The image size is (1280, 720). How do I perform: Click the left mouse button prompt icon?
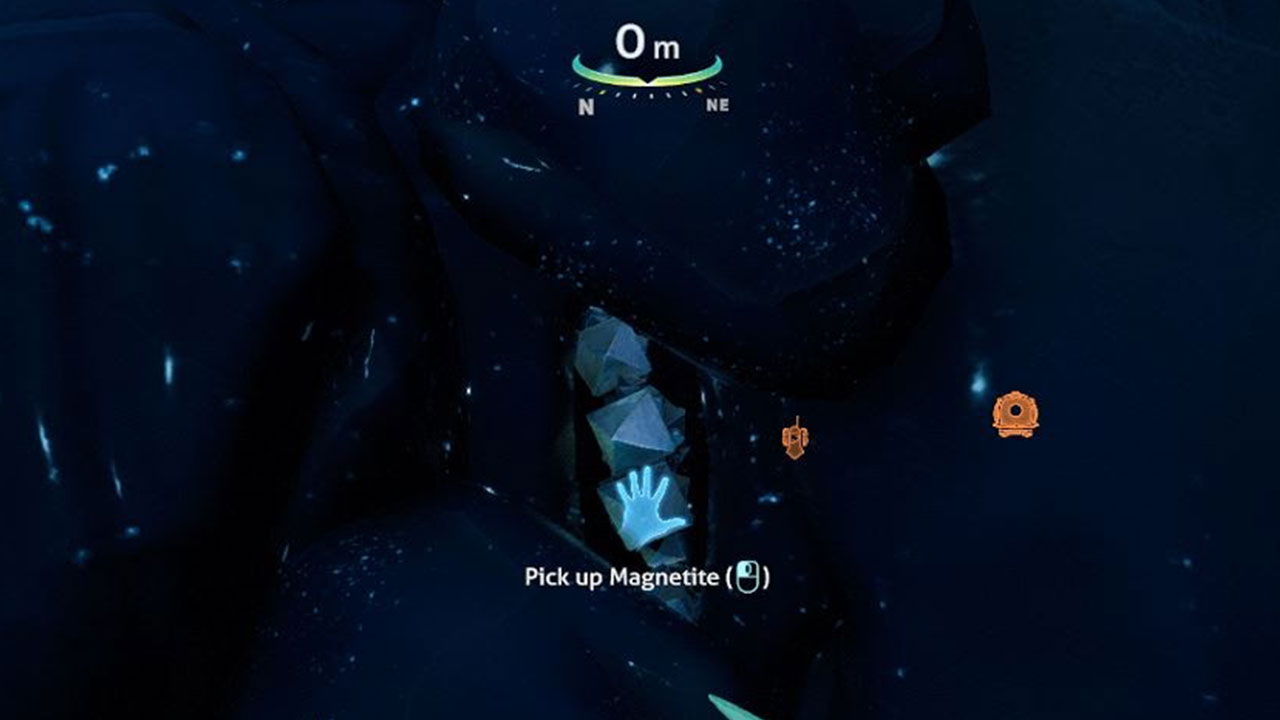pos(748,576)
